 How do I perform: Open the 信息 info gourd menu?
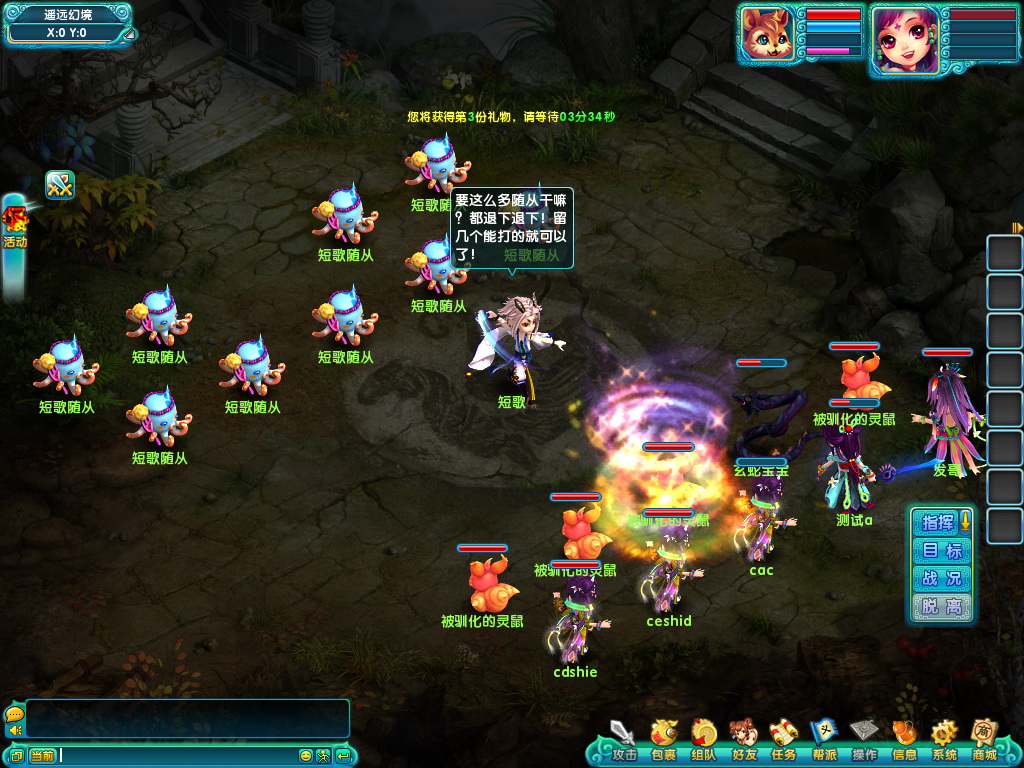point(904,740)
